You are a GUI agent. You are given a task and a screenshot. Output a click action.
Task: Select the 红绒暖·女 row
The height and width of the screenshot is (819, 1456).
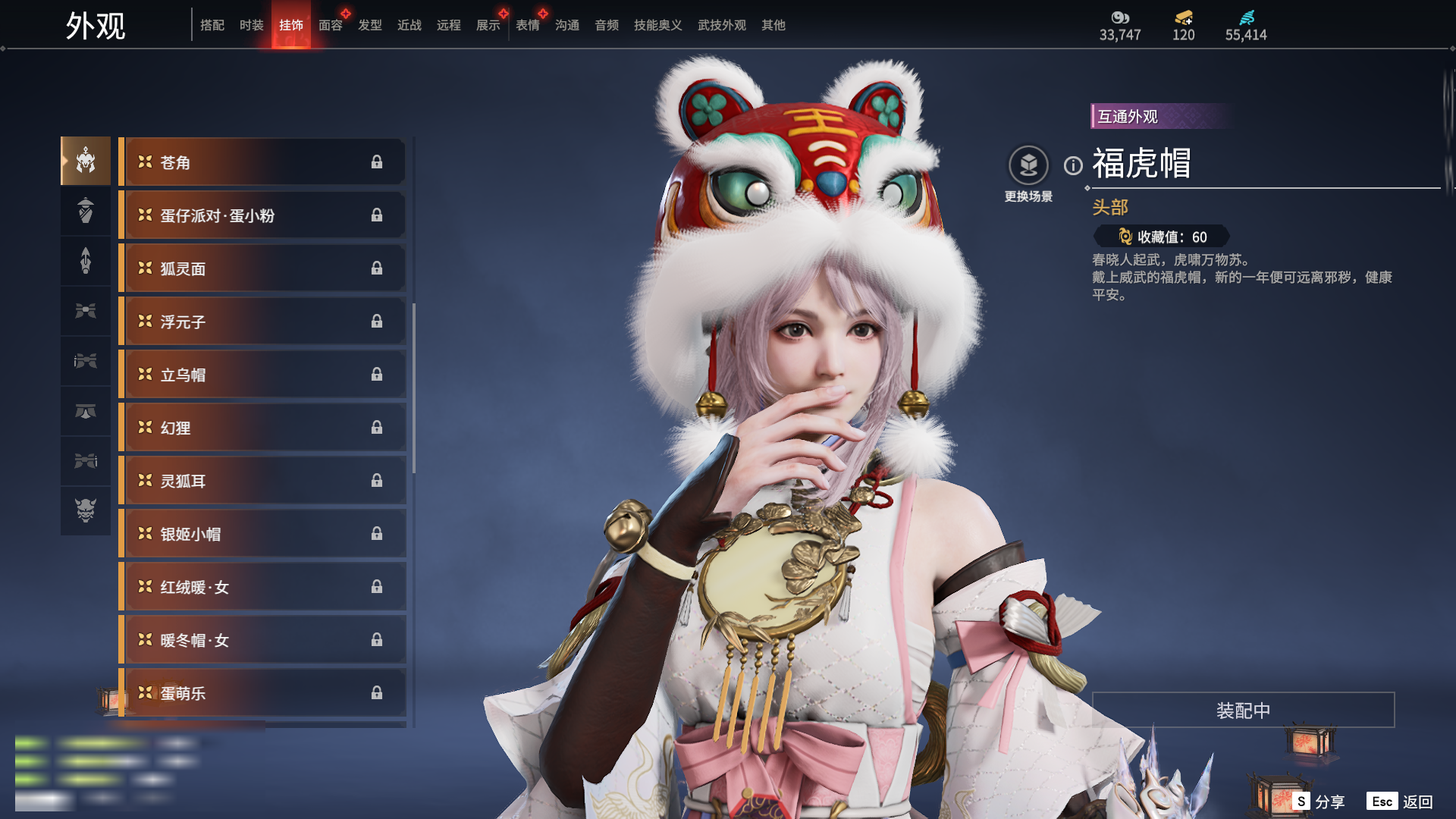tap(262, 587)
